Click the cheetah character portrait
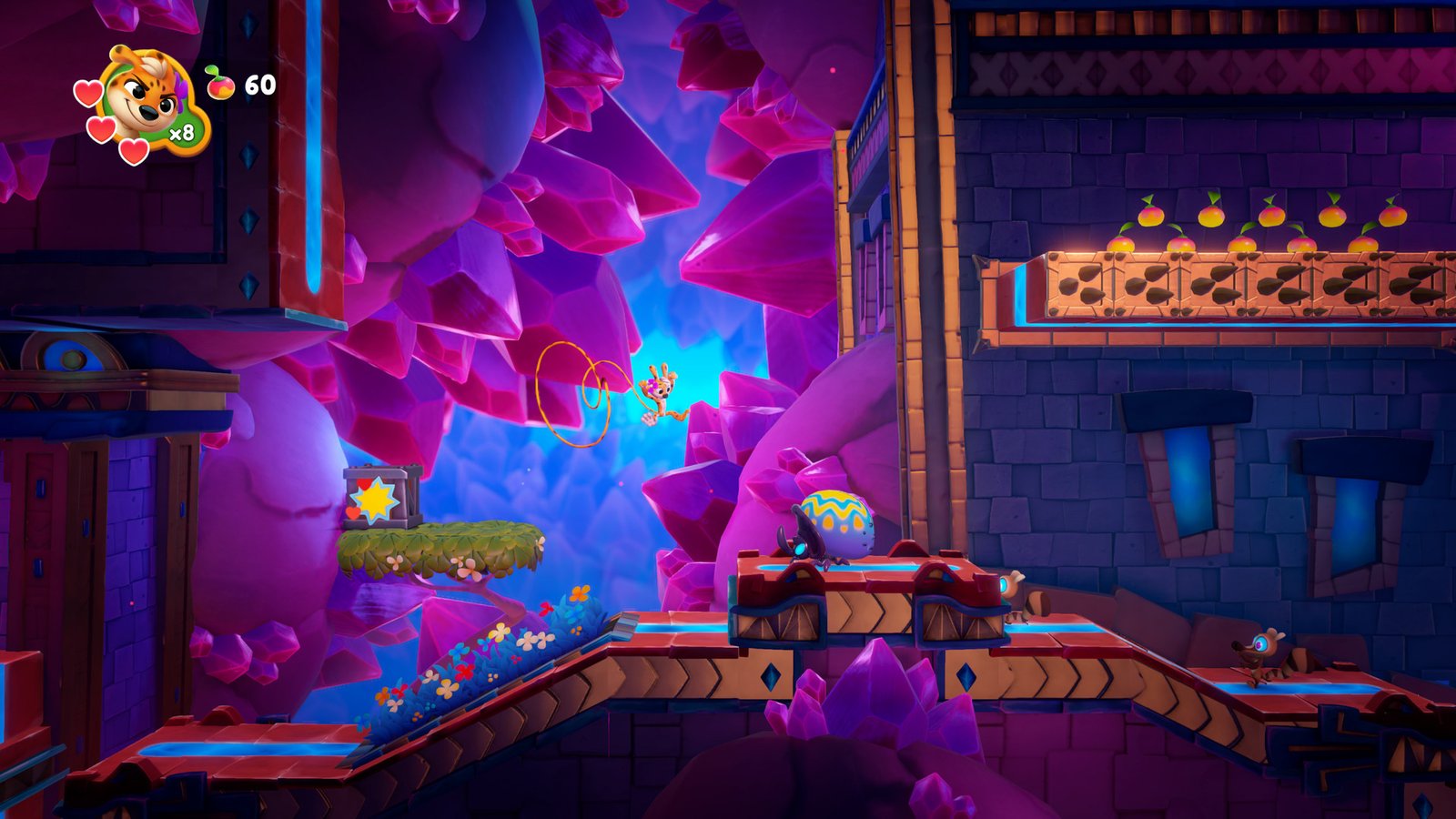This screenshot has width=1456, height=819. (146, 98)
